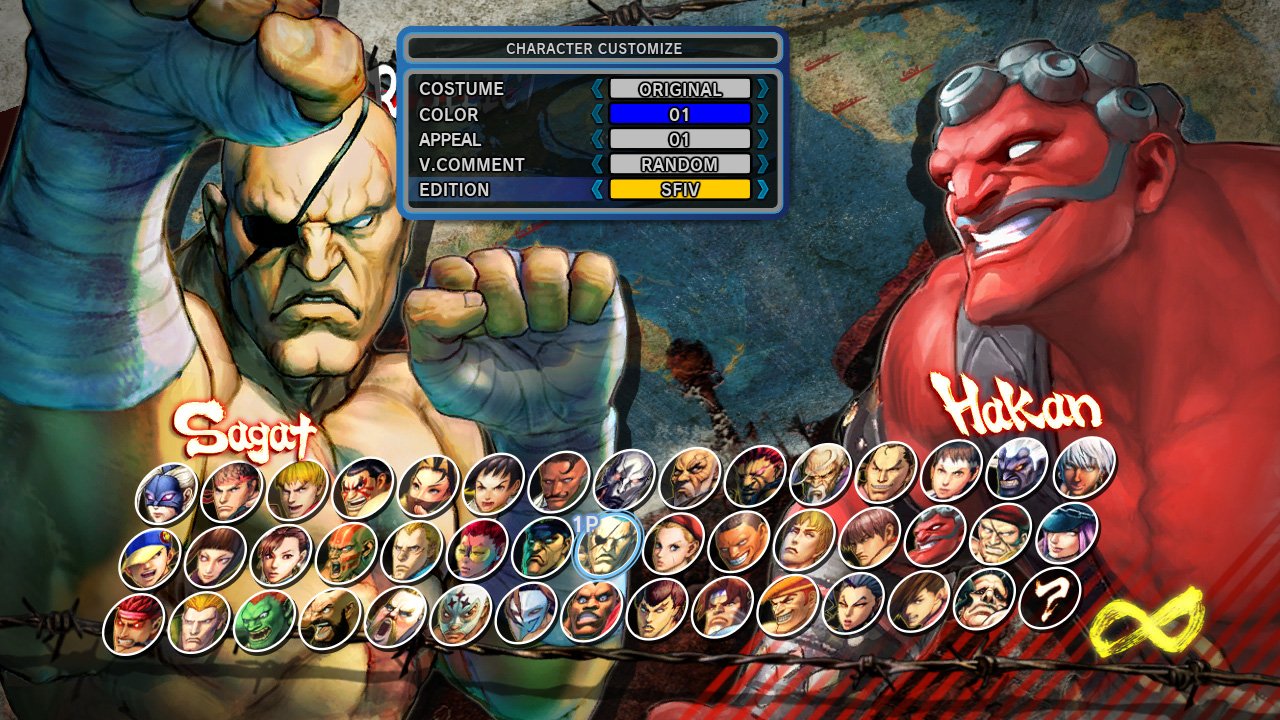Switch Edition with its right arrow
The height and width of the screenshot is (720, 1280).
click(x=763, y=189)
